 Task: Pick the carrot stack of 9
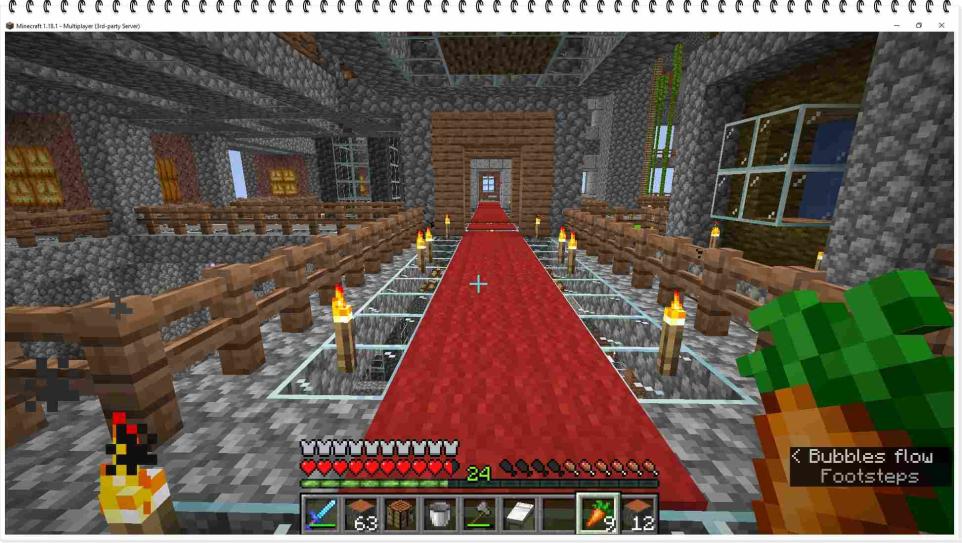(x=598, y=514)
